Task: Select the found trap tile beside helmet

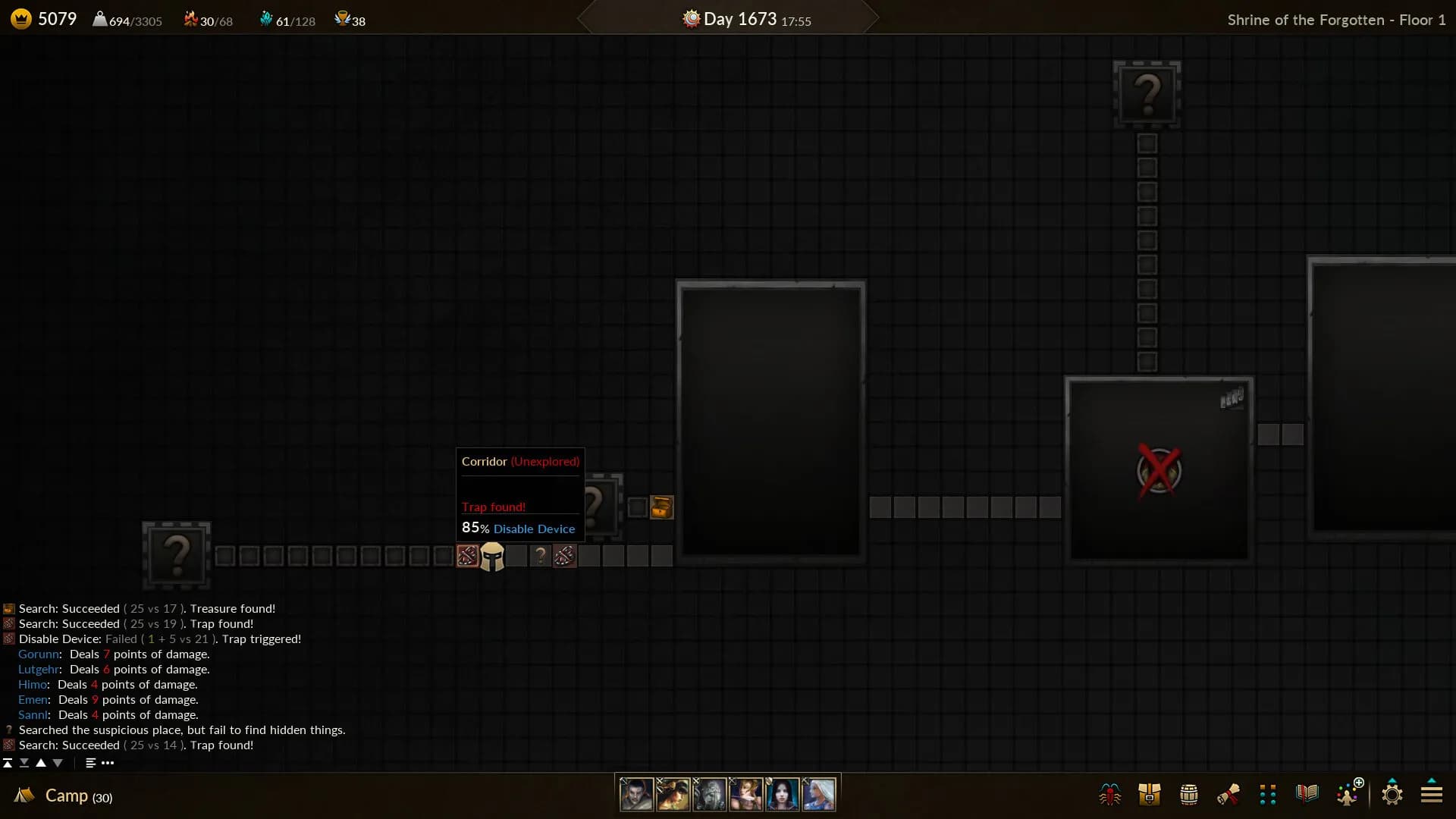Action: (x=467, y=556)
